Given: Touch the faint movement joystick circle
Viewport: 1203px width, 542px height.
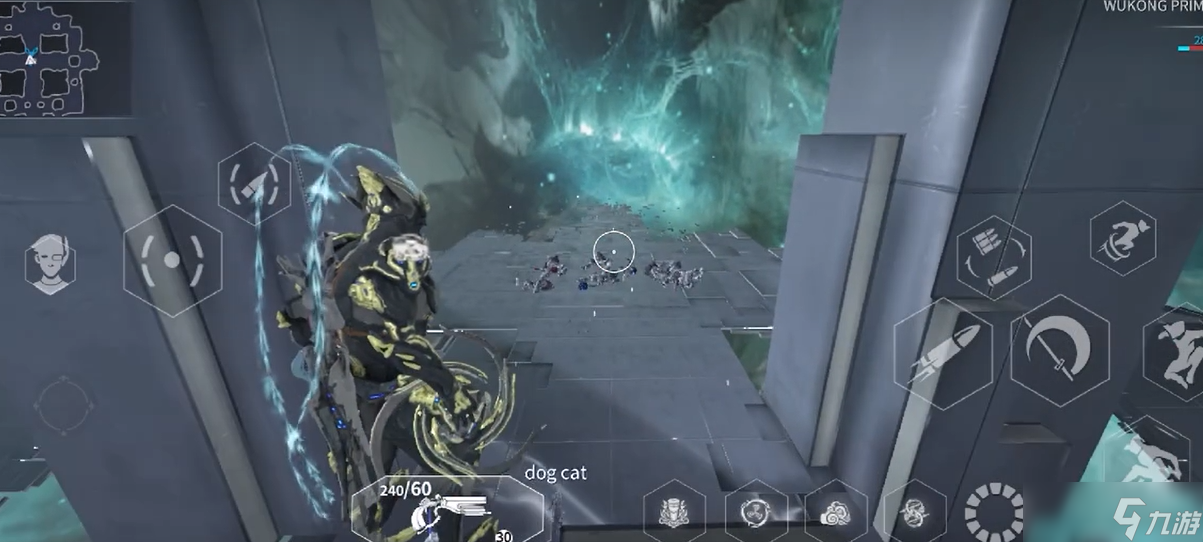Looking at the screenshot, I should point(64,406).
